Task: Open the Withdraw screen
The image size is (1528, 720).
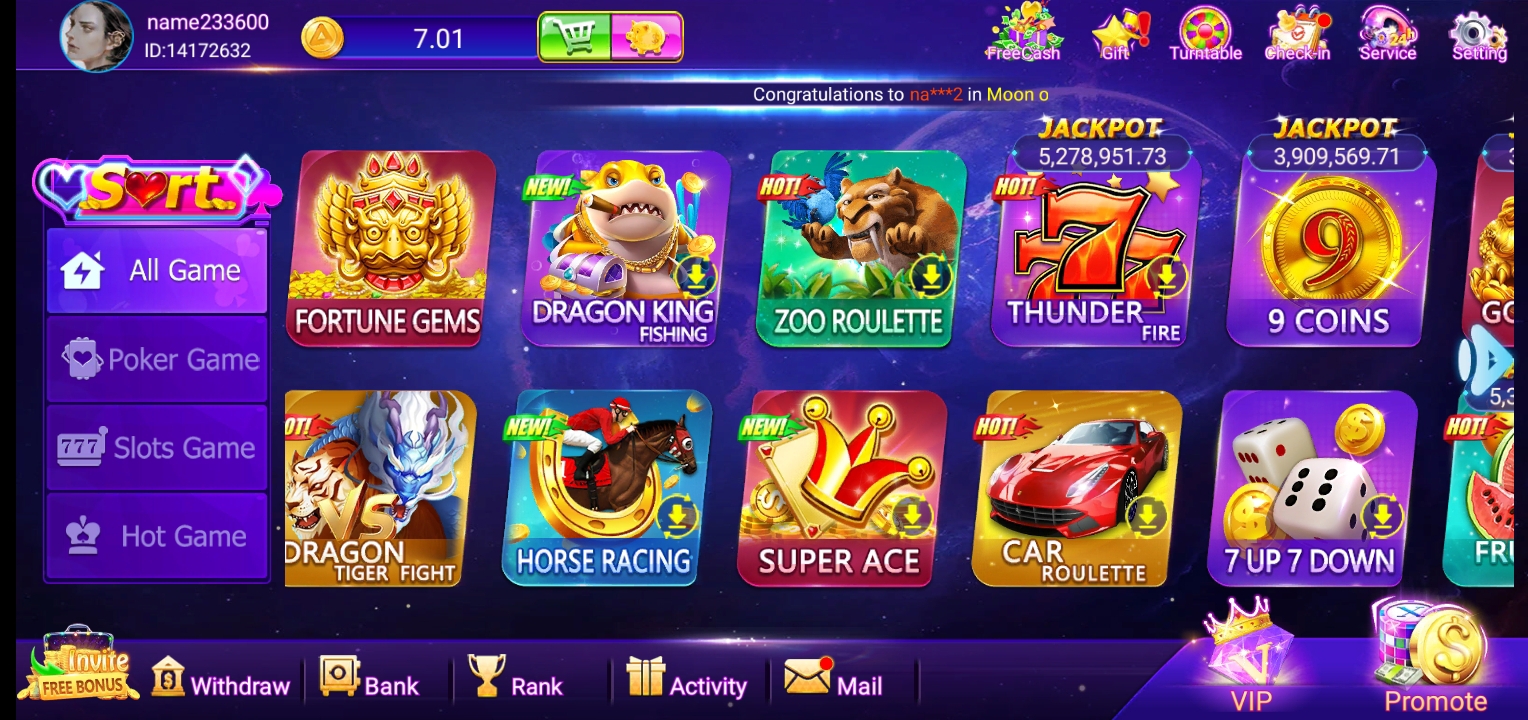Action: pyautogui.click(x=220, y=683)
